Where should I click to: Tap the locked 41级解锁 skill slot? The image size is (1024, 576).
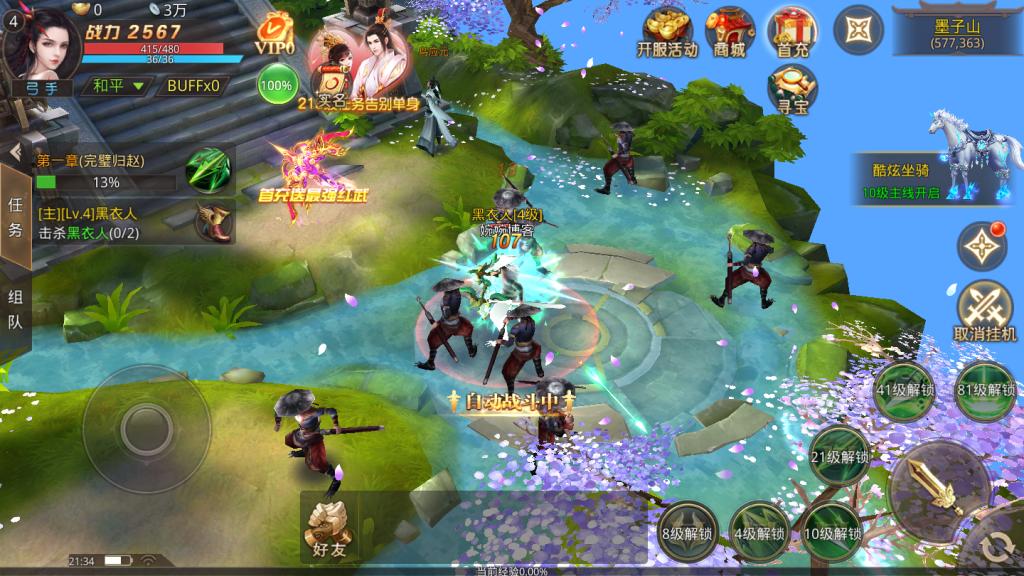pos(904,391)
